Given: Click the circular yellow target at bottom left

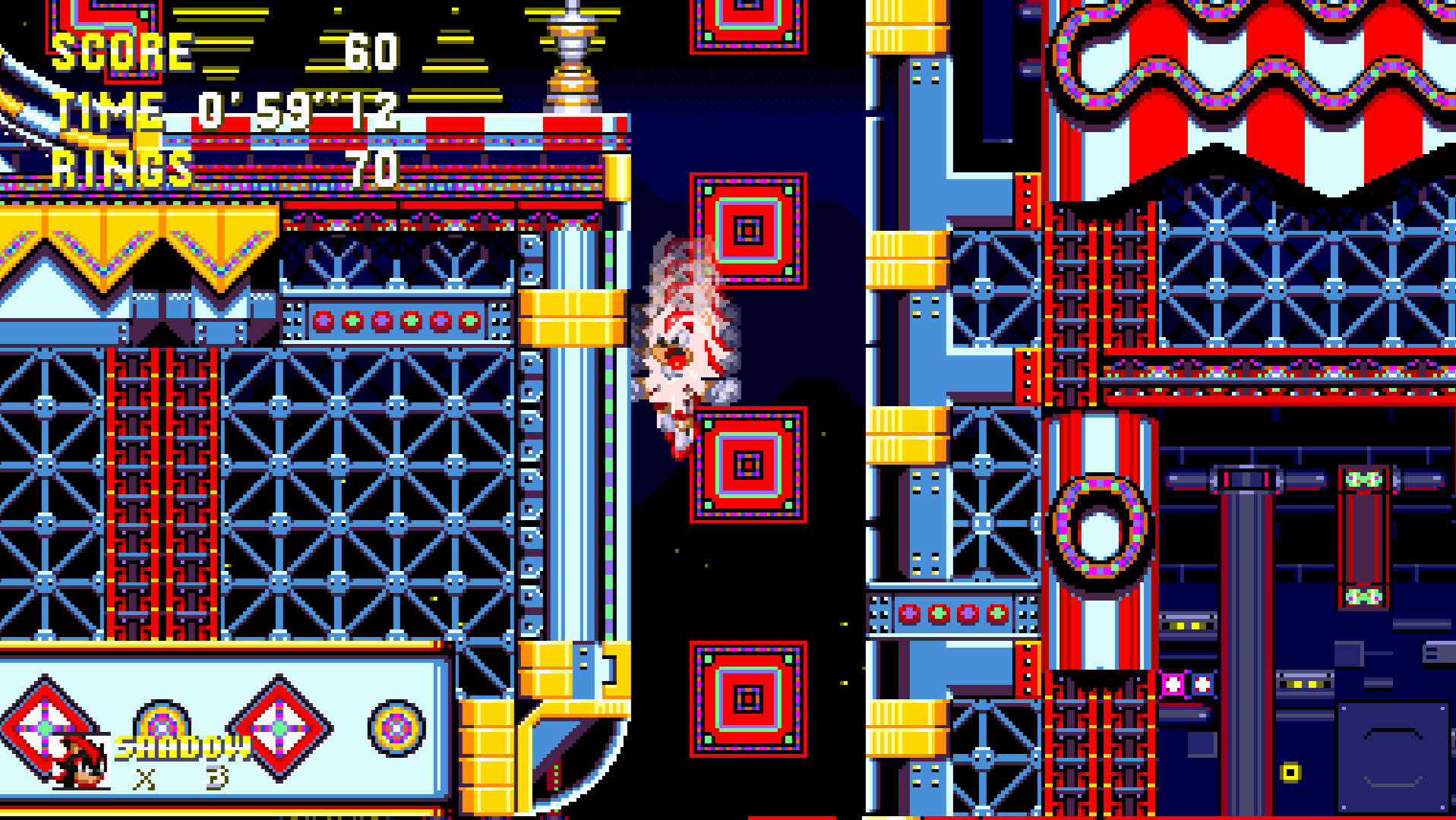Looking at the screenshot, I should [395, 729].
